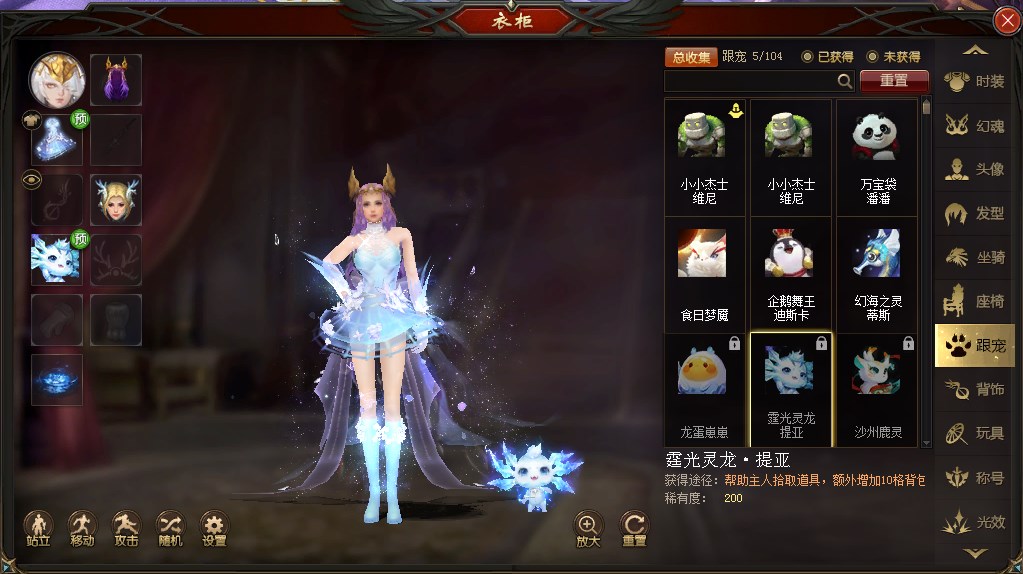The image size is (1023, 574).
Task: Close the wardrobe window
Action: click(1006, 21)
